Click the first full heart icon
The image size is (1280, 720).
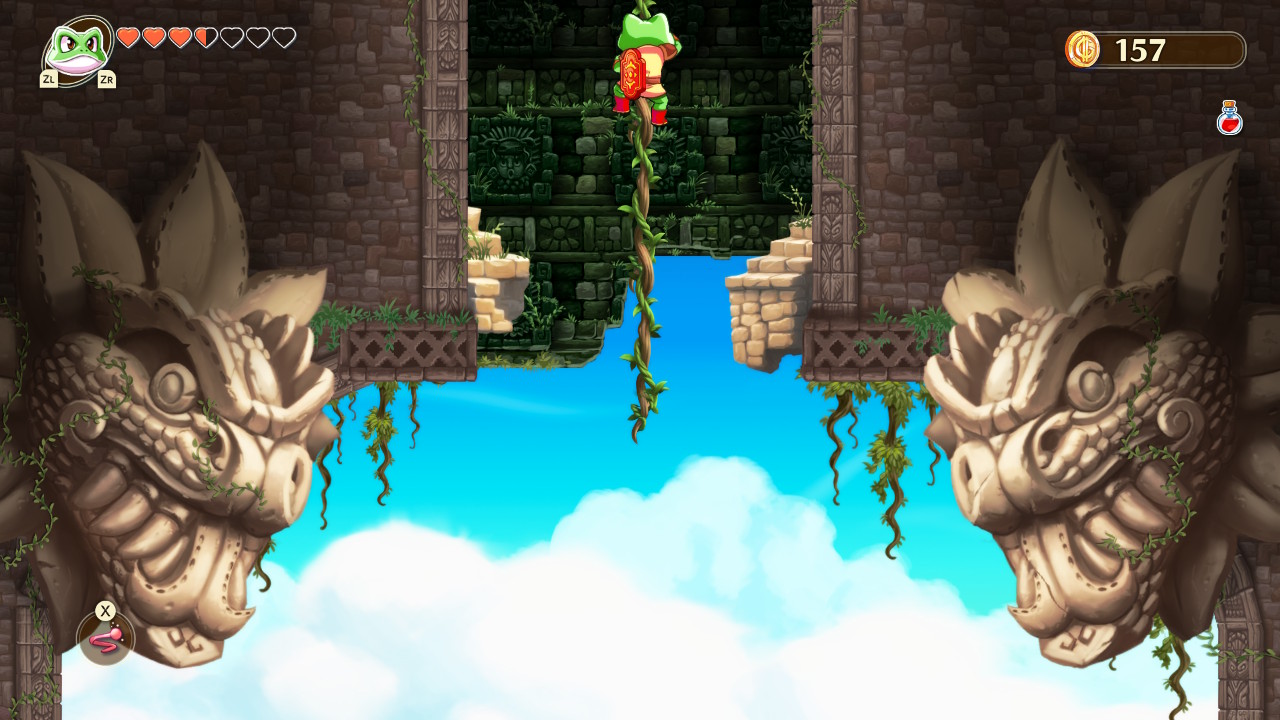point(126,37)
